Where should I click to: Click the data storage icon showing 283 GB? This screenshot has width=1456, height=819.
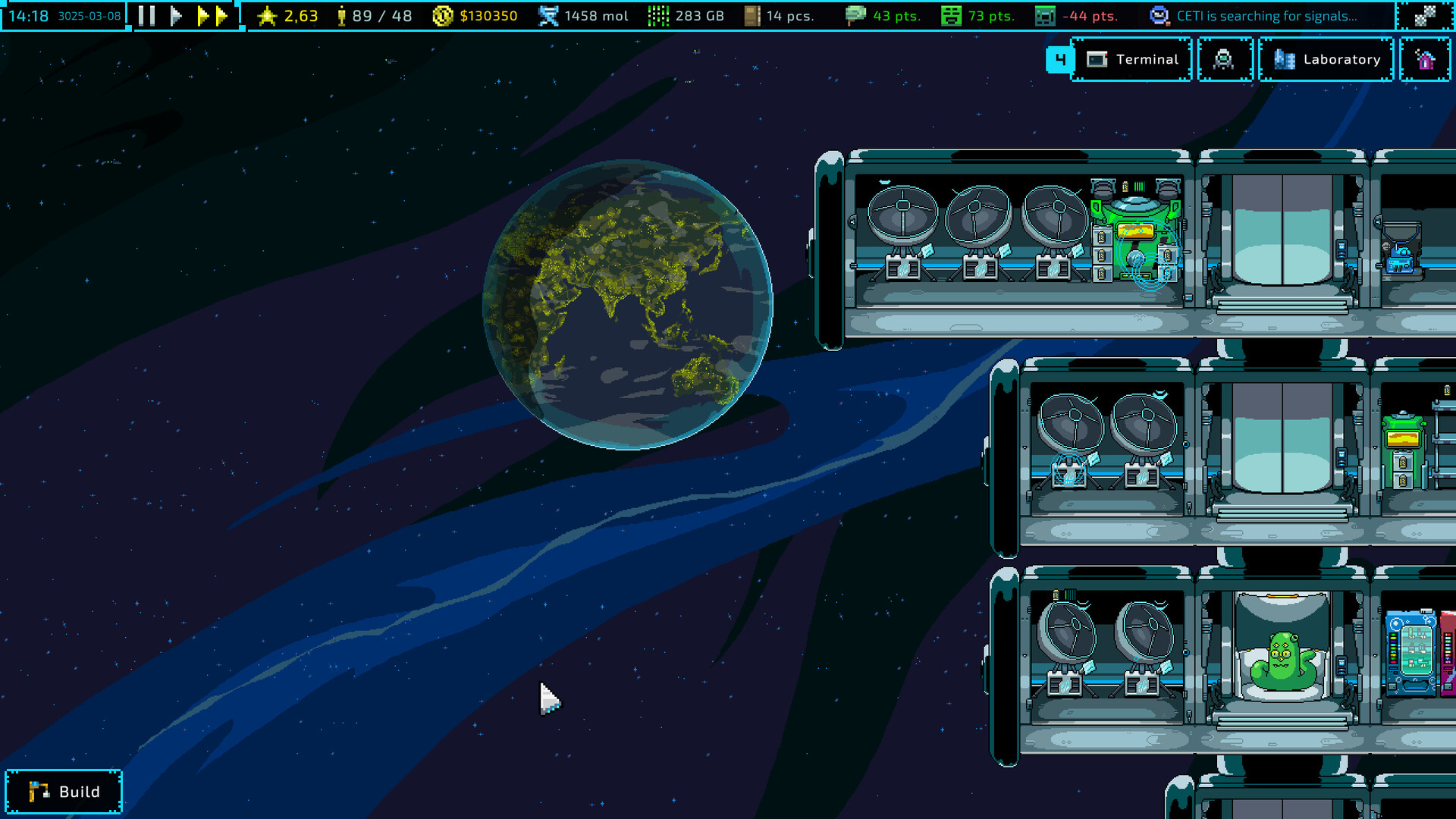(x=657, y=14)
